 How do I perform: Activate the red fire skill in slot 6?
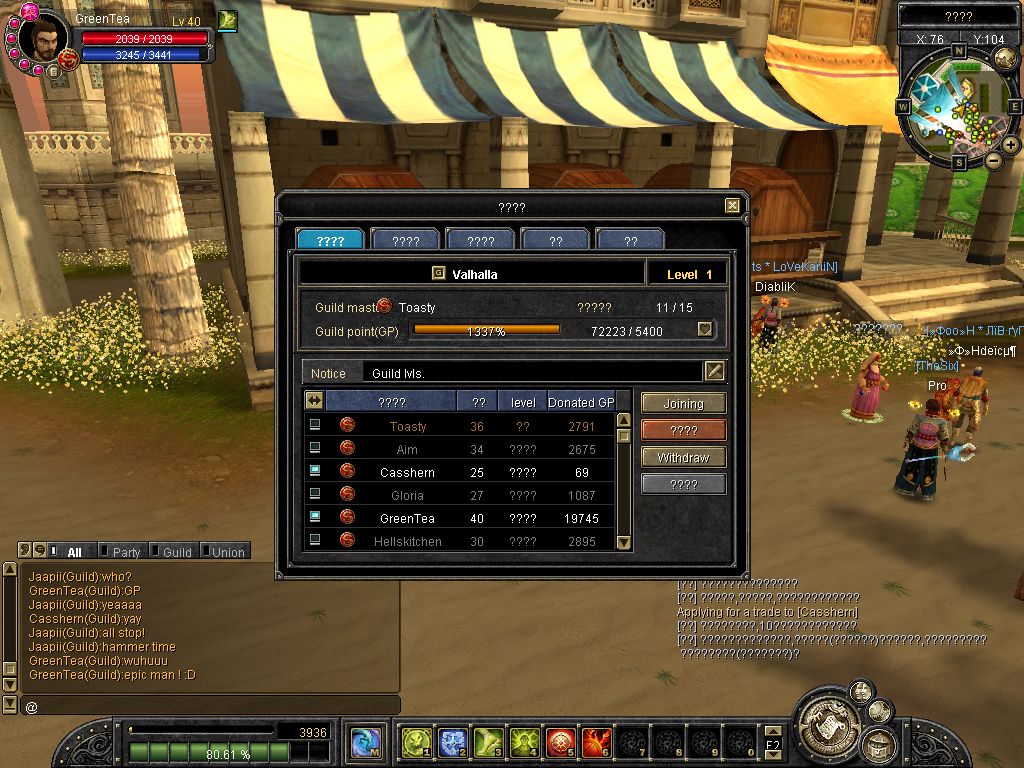[x=596, y=743]
